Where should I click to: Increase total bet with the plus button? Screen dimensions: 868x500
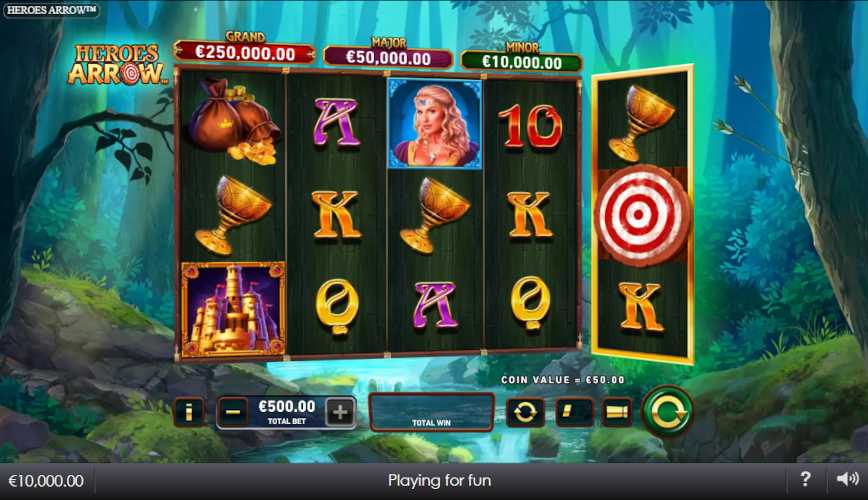pyautogui.click(x=340, y=411)
